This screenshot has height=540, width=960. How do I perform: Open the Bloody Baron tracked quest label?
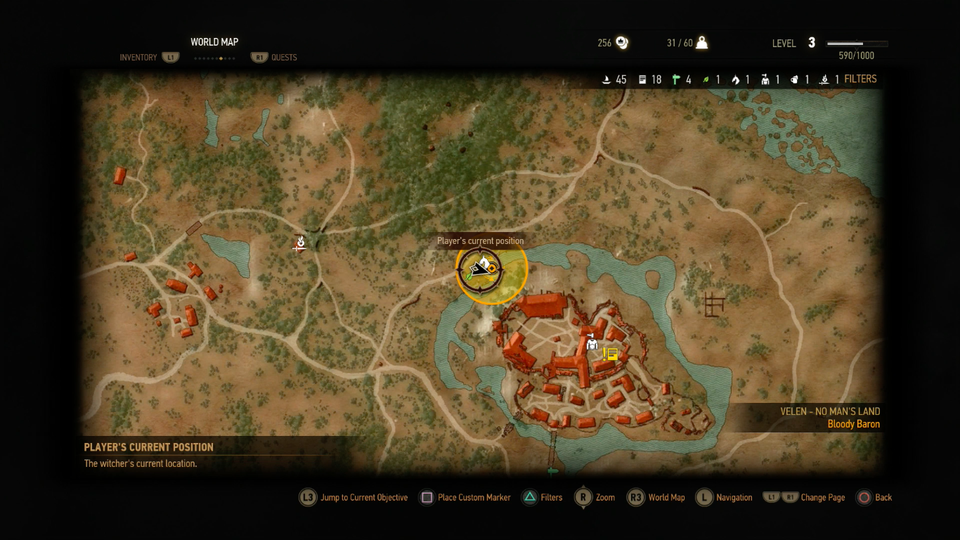click(853, 424)
